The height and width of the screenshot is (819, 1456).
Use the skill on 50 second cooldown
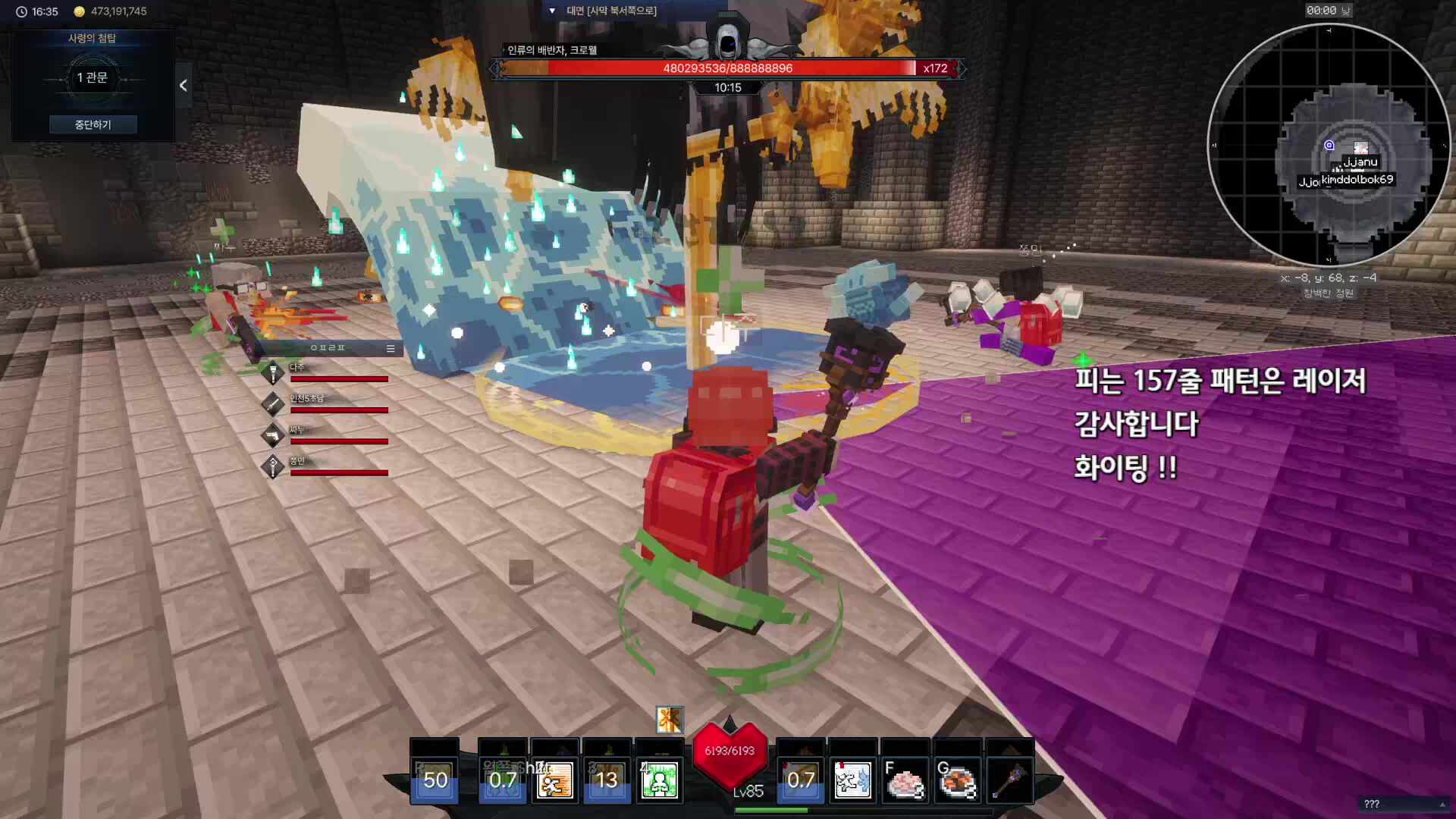[x=435, y=780]
